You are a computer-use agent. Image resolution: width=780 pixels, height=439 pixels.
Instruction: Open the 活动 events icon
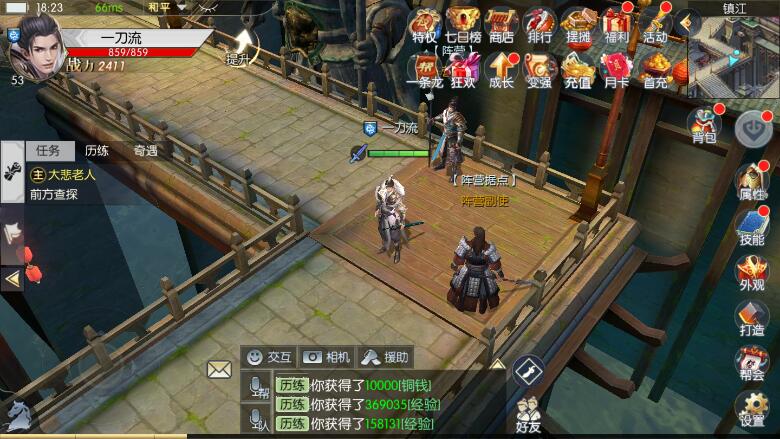pos(655,25)
